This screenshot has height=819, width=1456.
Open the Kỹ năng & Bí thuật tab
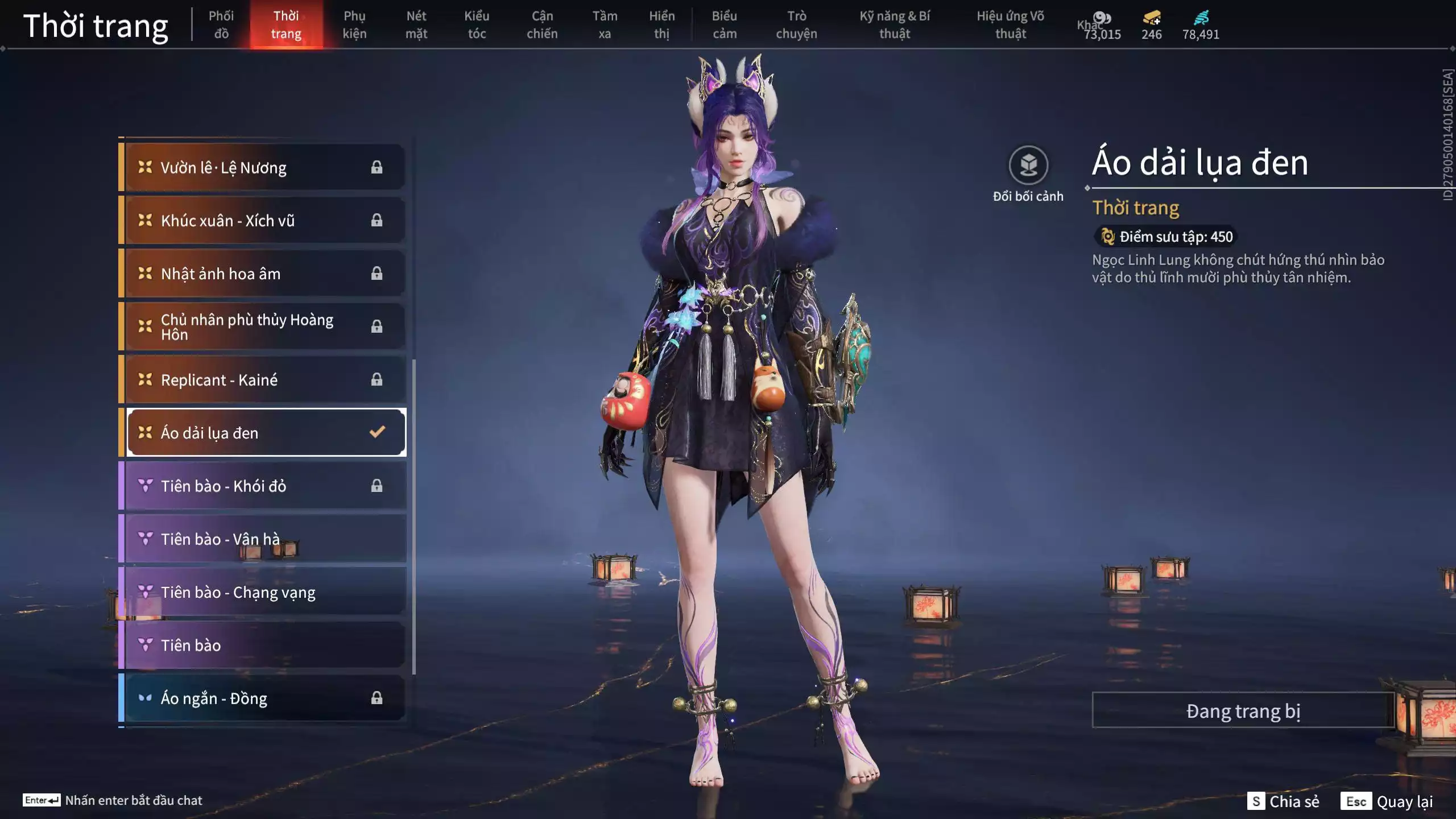click(x=895, y=24)
